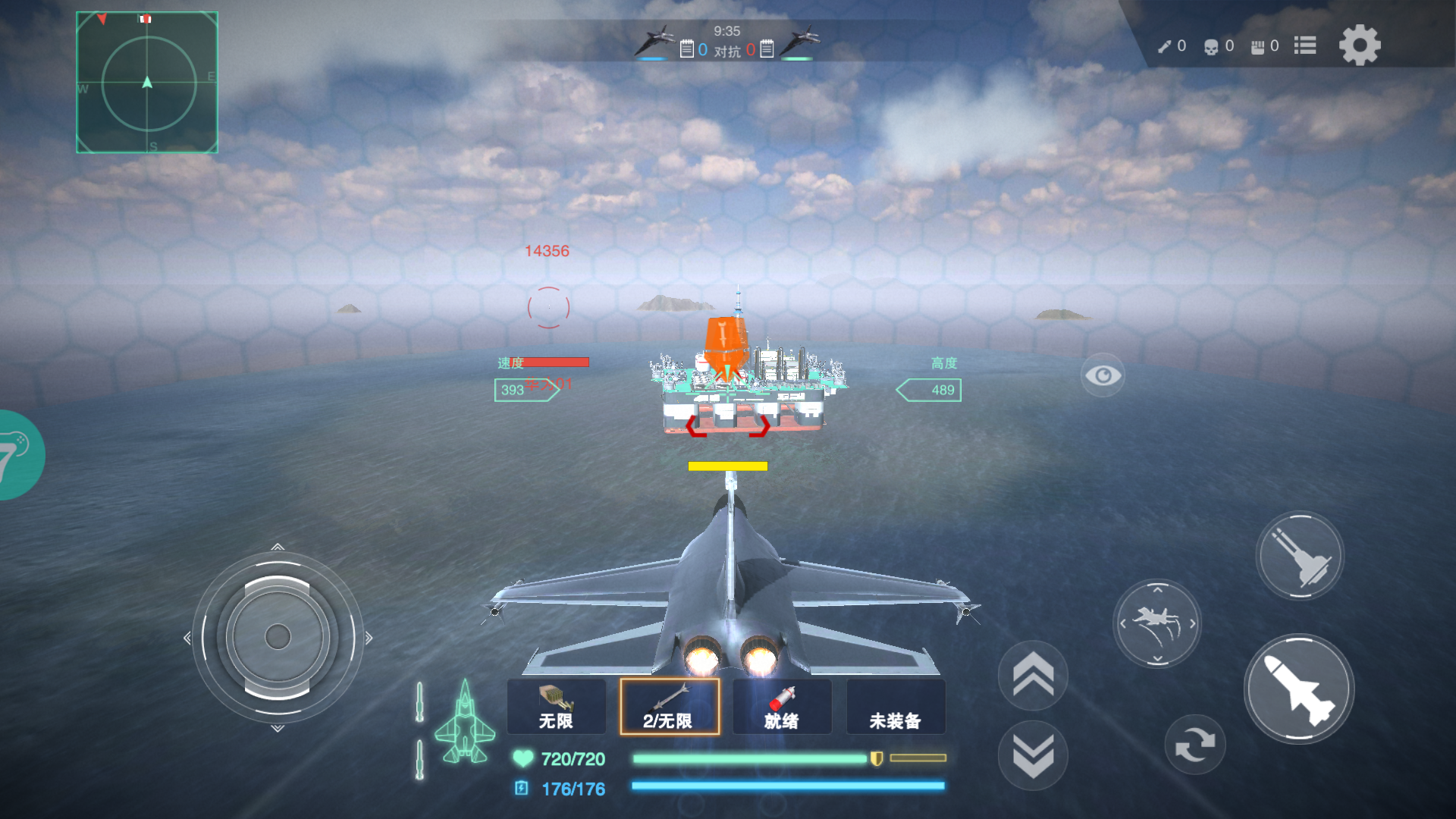Tap the double down-arrow brake button

point(1033,755)
